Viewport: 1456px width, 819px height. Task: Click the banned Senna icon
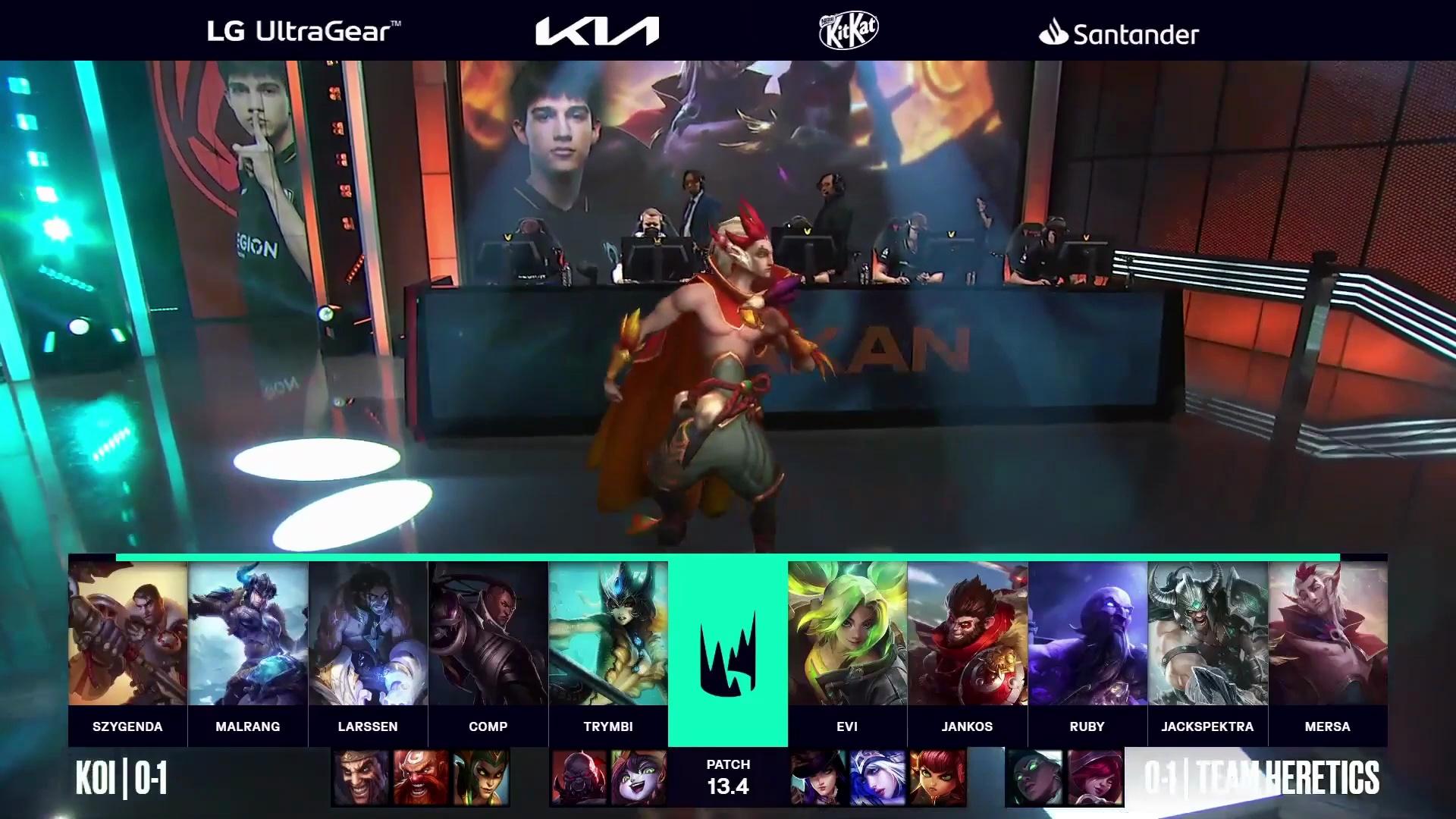click(1034, 777)
